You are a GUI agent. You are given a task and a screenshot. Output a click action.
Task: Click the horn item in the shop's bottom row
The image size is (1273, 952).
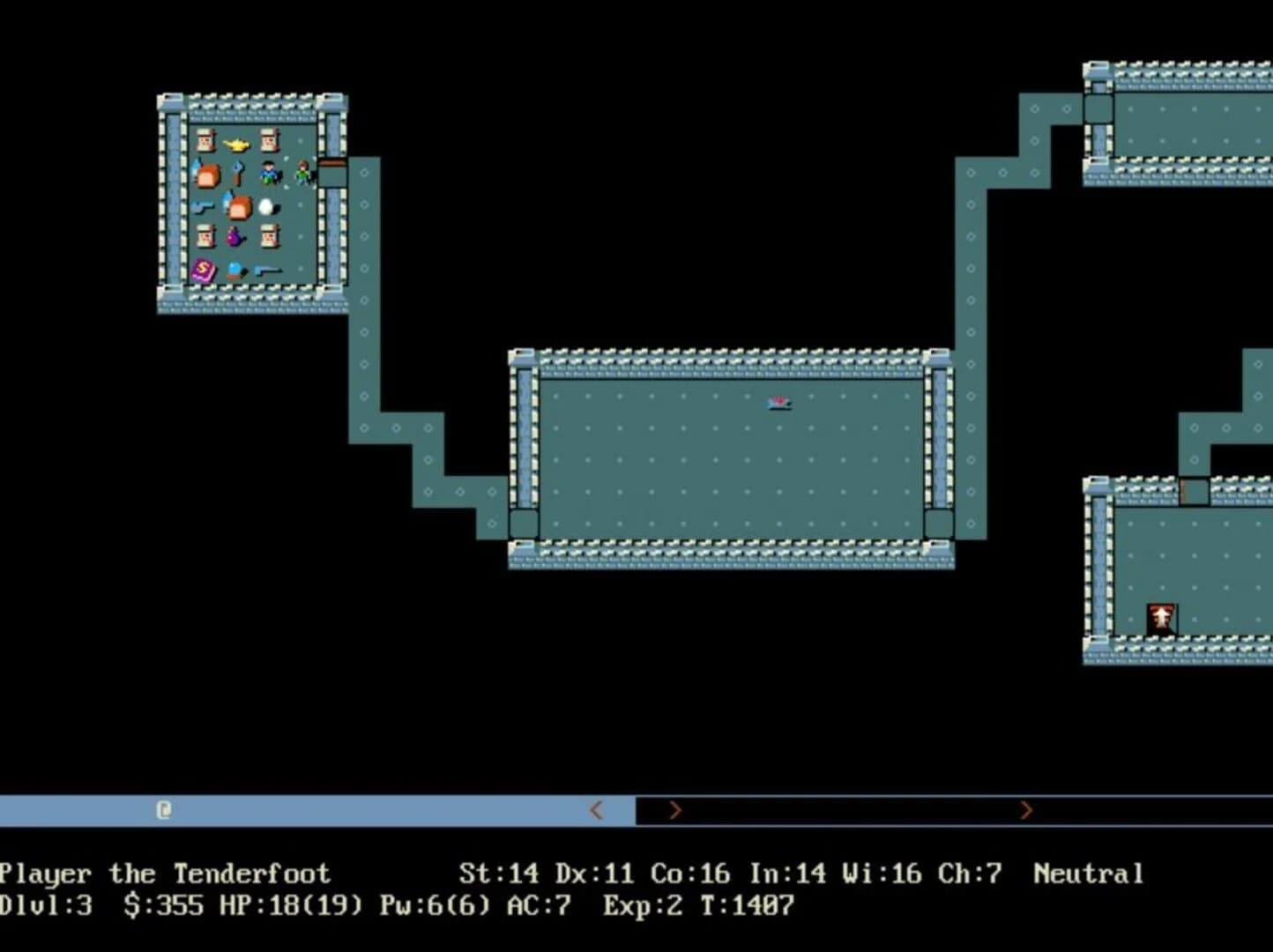point(268,271)
